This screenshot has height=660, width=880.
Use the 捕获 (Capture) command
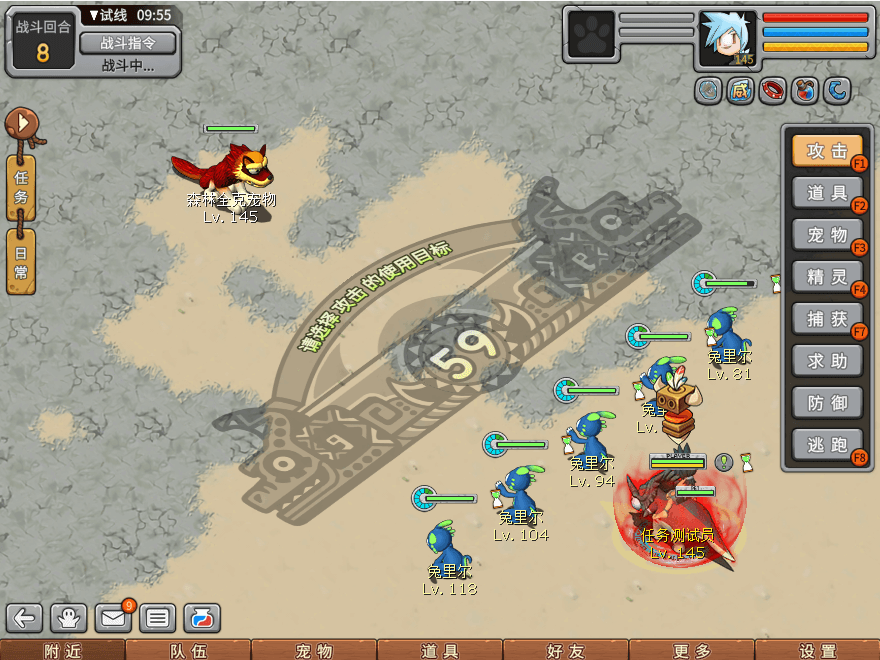coord(826,319)
